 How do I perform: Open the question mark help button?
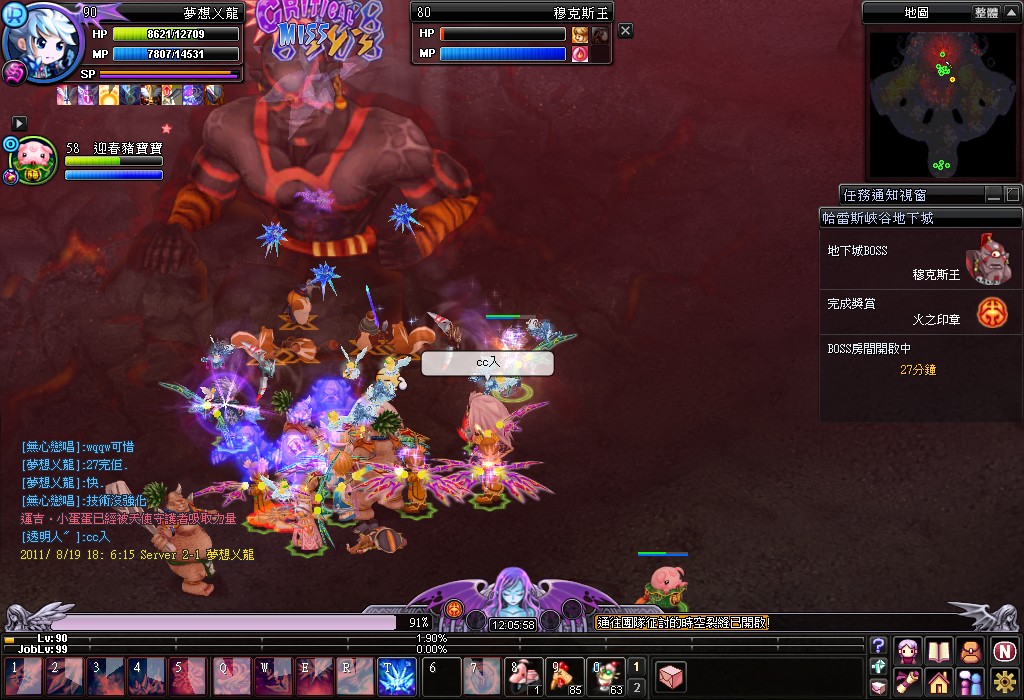click(878, 646)
